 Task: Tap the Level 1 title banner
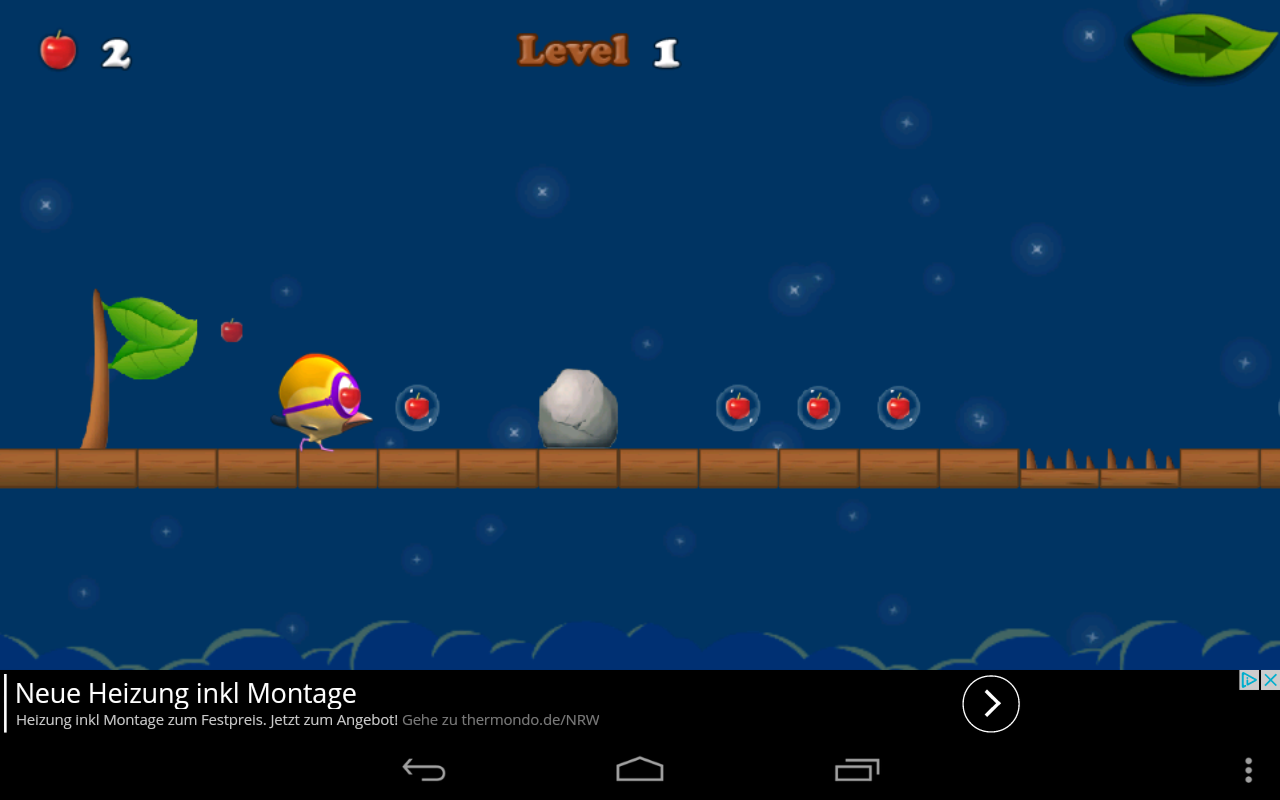point(597,50)
